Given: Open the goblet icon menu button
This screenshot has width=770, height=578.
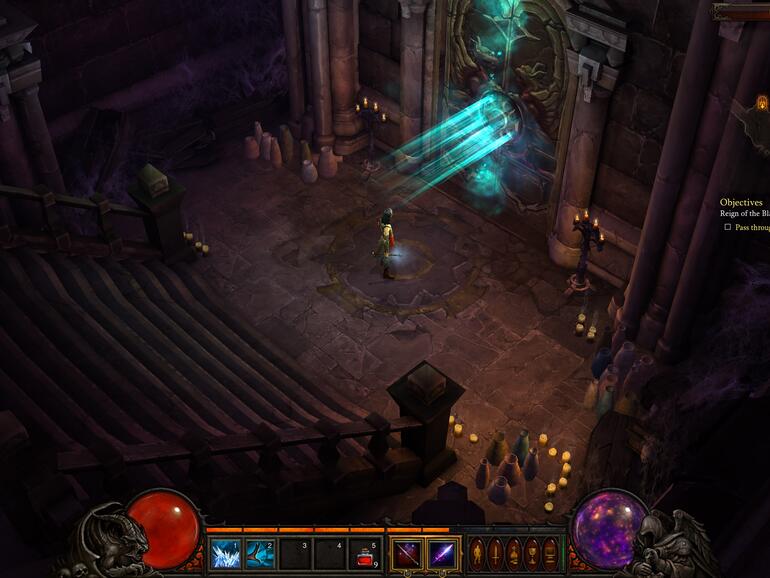Looking at the screenshot, I should [x=532, y=553].
